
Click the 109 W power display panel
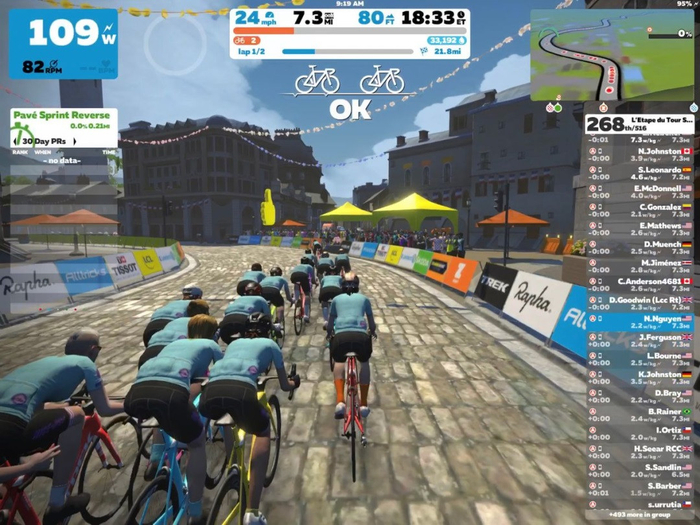pos(63,43)
